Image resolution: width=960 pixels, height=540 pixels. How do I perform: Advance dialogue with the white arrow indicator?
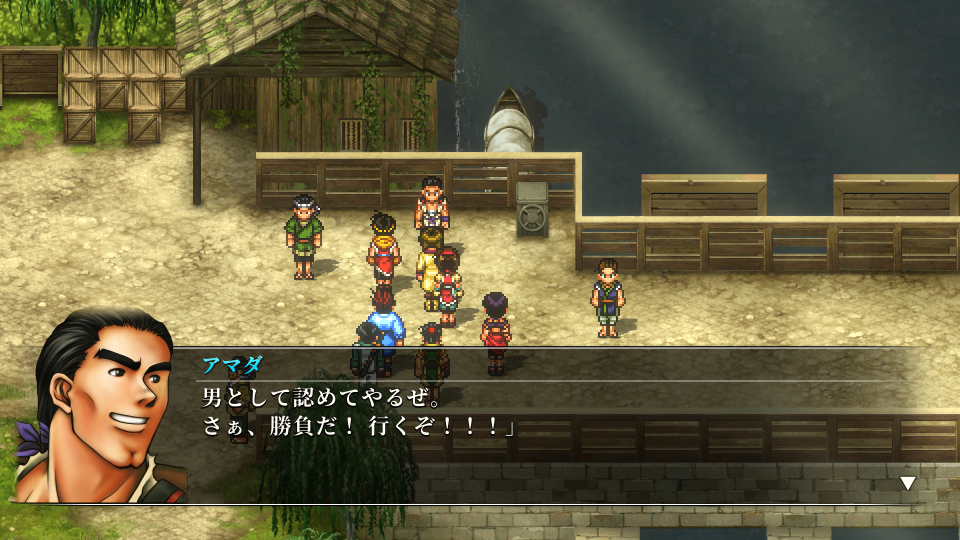(907, 483)
